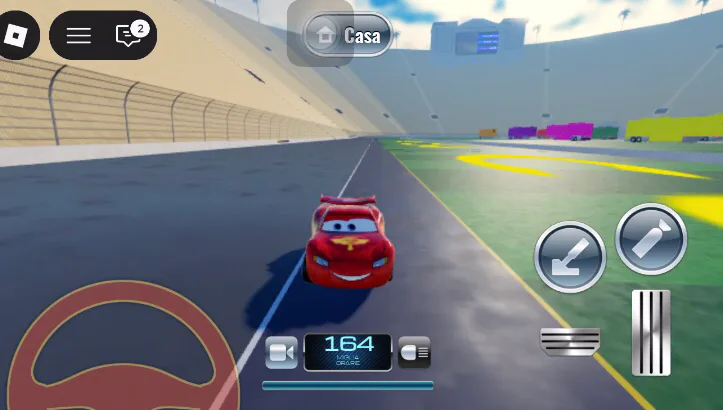The width and height of the screenshot is (723, 410).
Task: Open the hamburger menu
Action: point(79,36)
